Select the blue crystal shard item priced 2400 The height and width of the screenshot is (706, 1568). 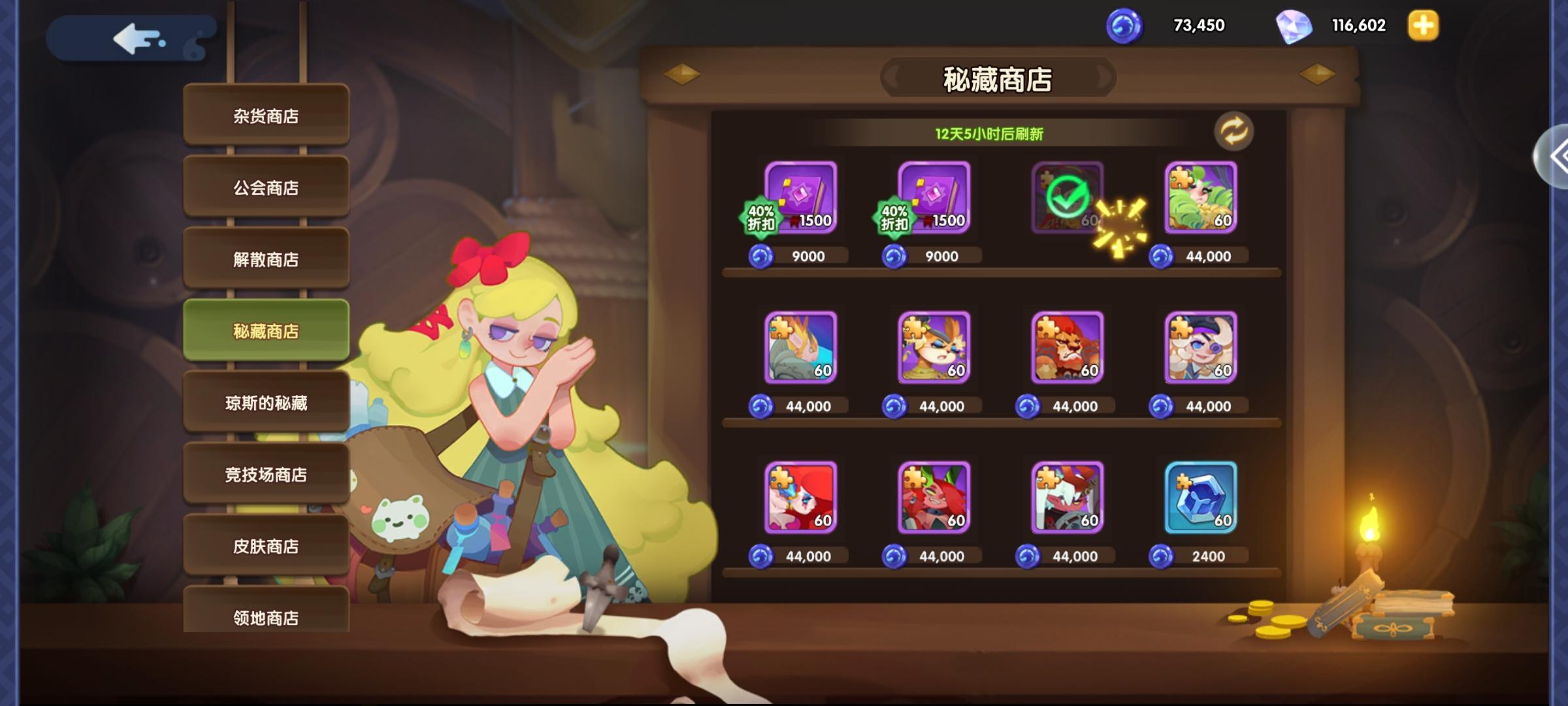coord(1200,498)
